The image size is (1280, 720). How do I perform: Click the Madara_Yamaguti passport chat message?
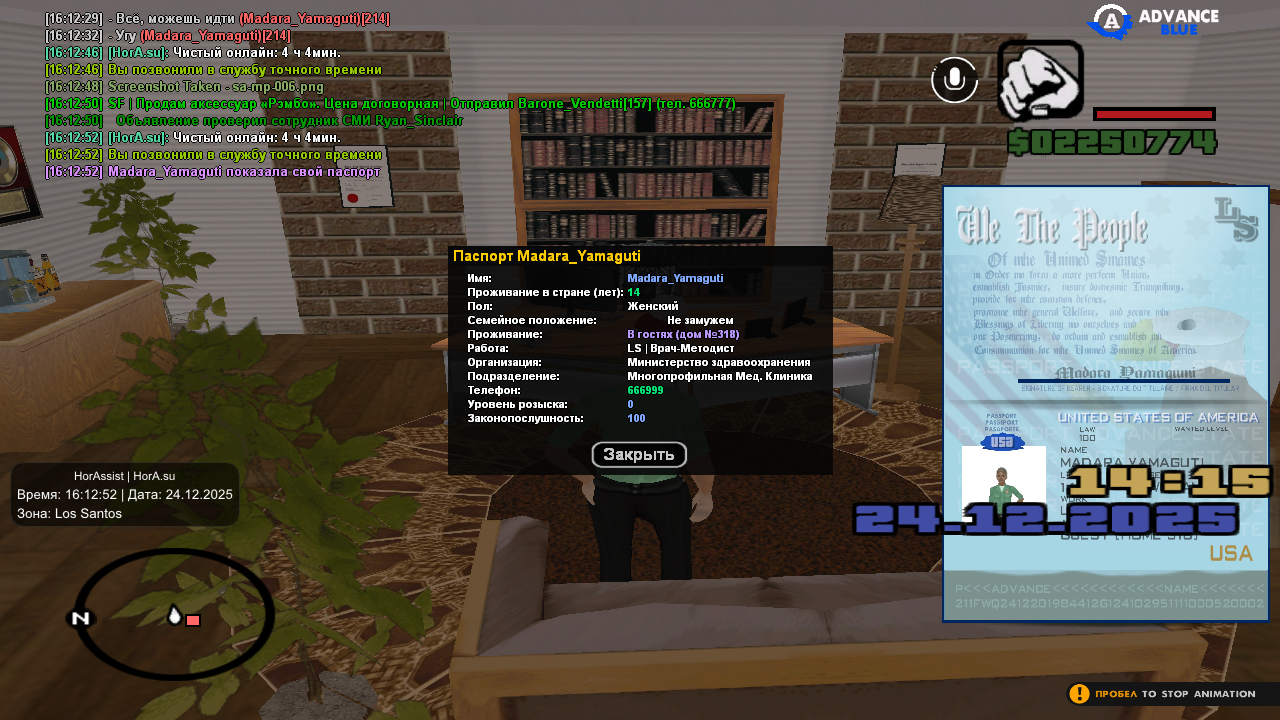click(x=212, y=172)
